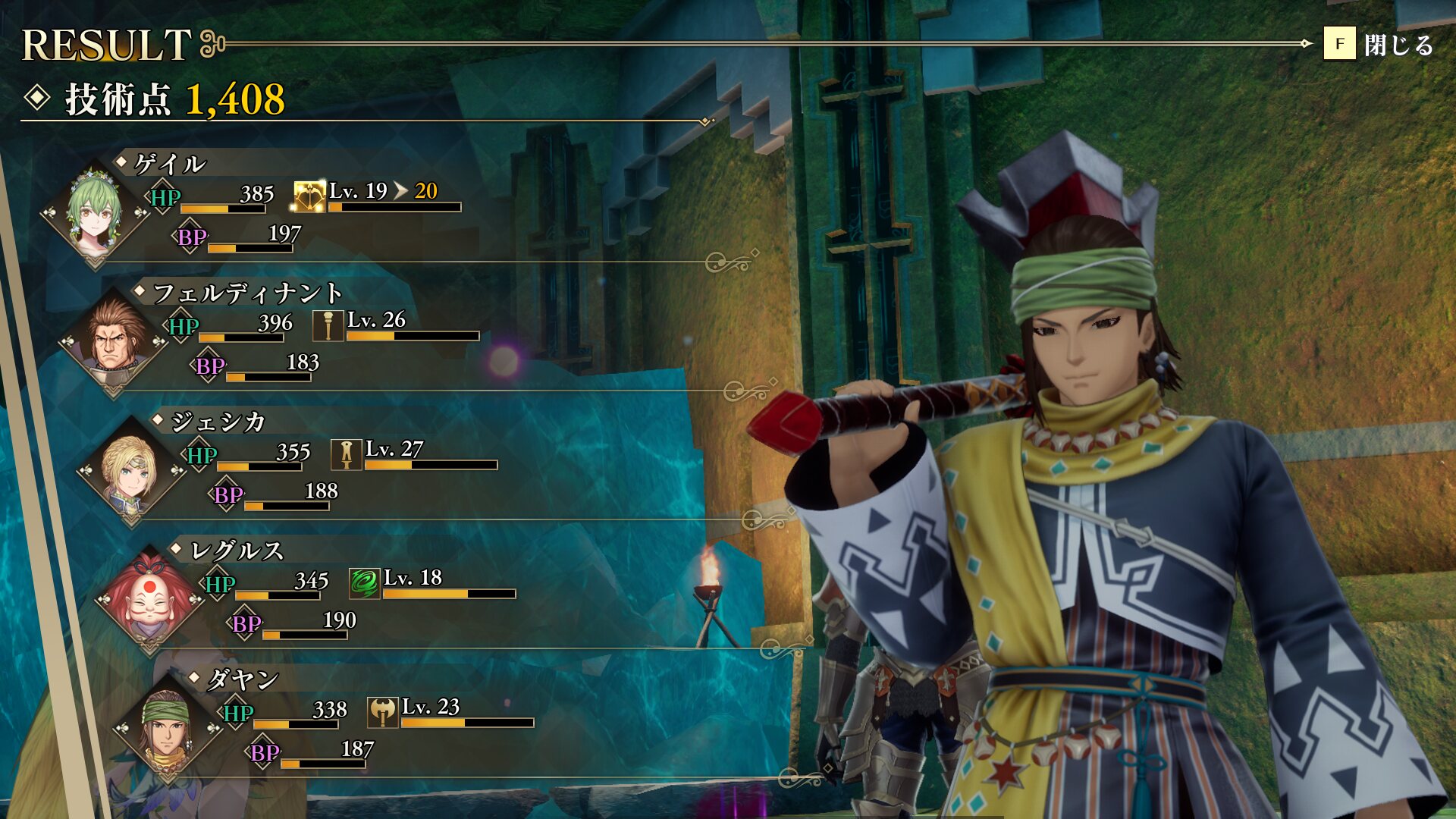The image size is (1456, 819).
Task: Click フェルディナント's mace skill icon
Action: coord(328,326)
